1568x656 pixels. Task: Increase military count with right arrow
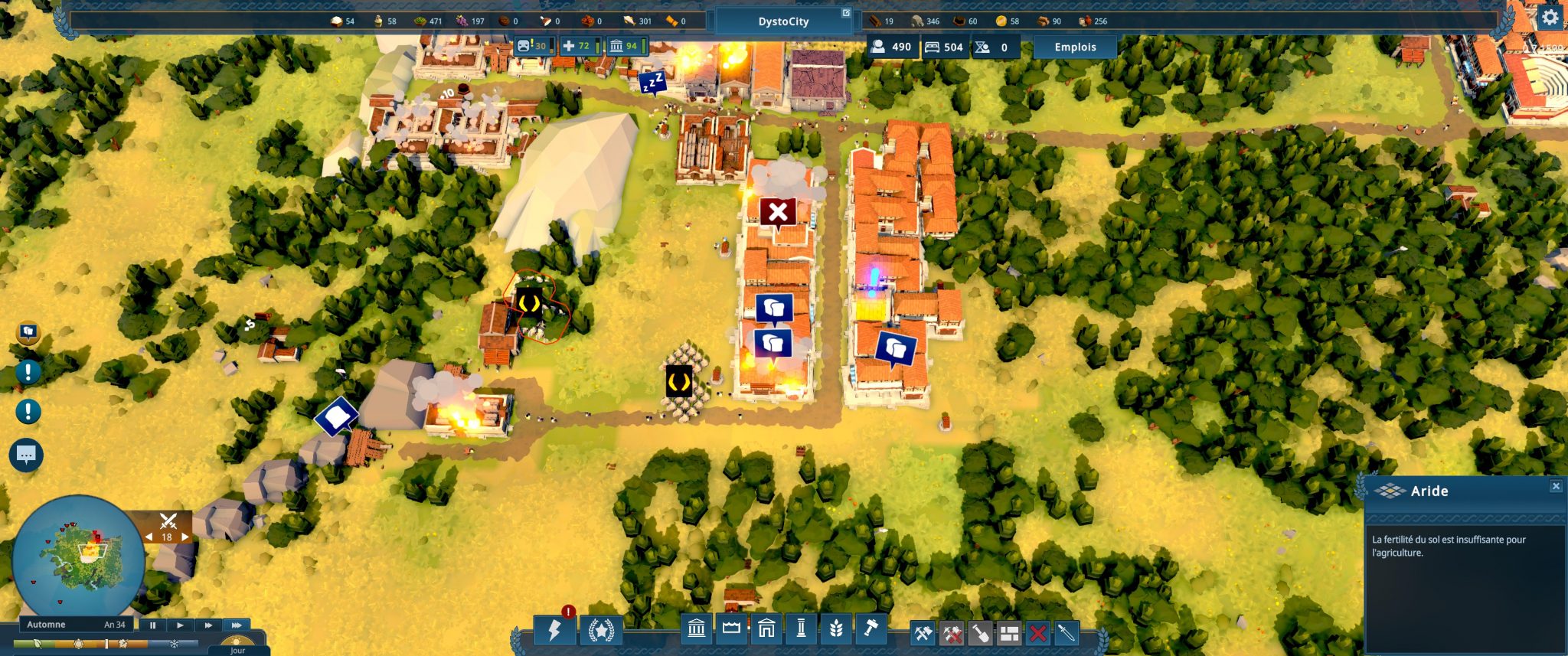tap(185, 537)
